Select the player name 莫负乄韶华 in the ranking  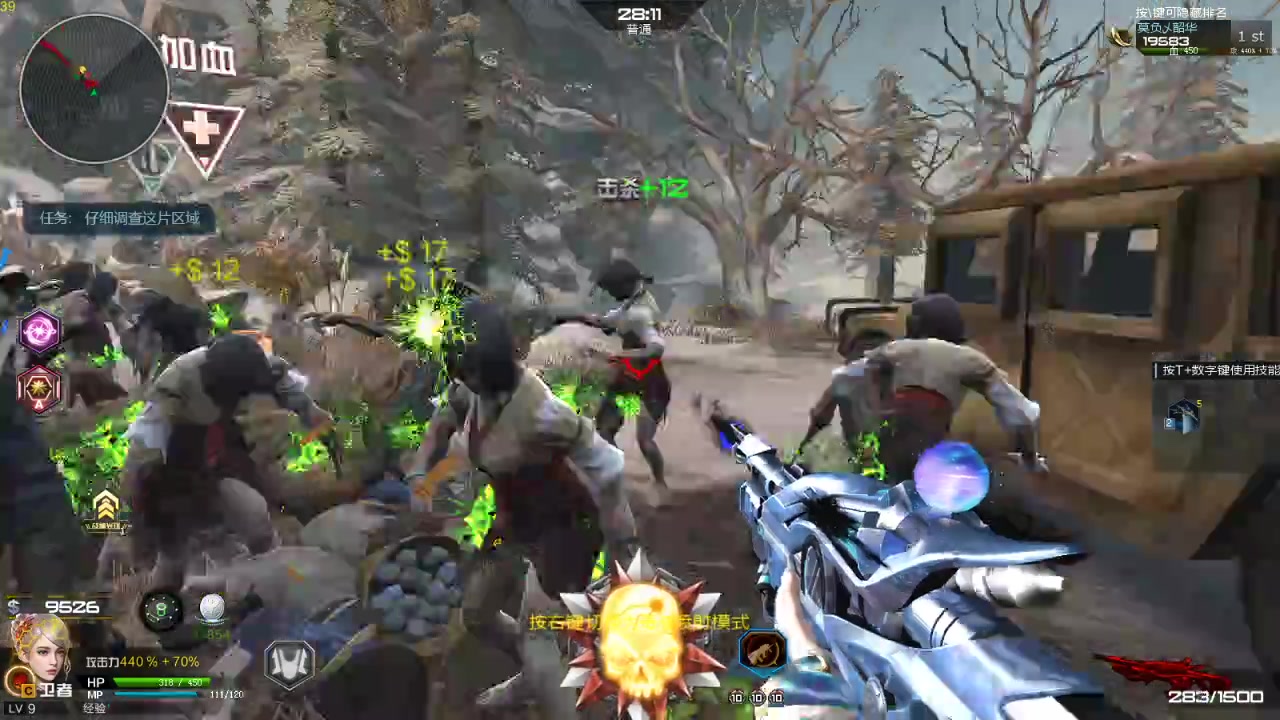1167,27
